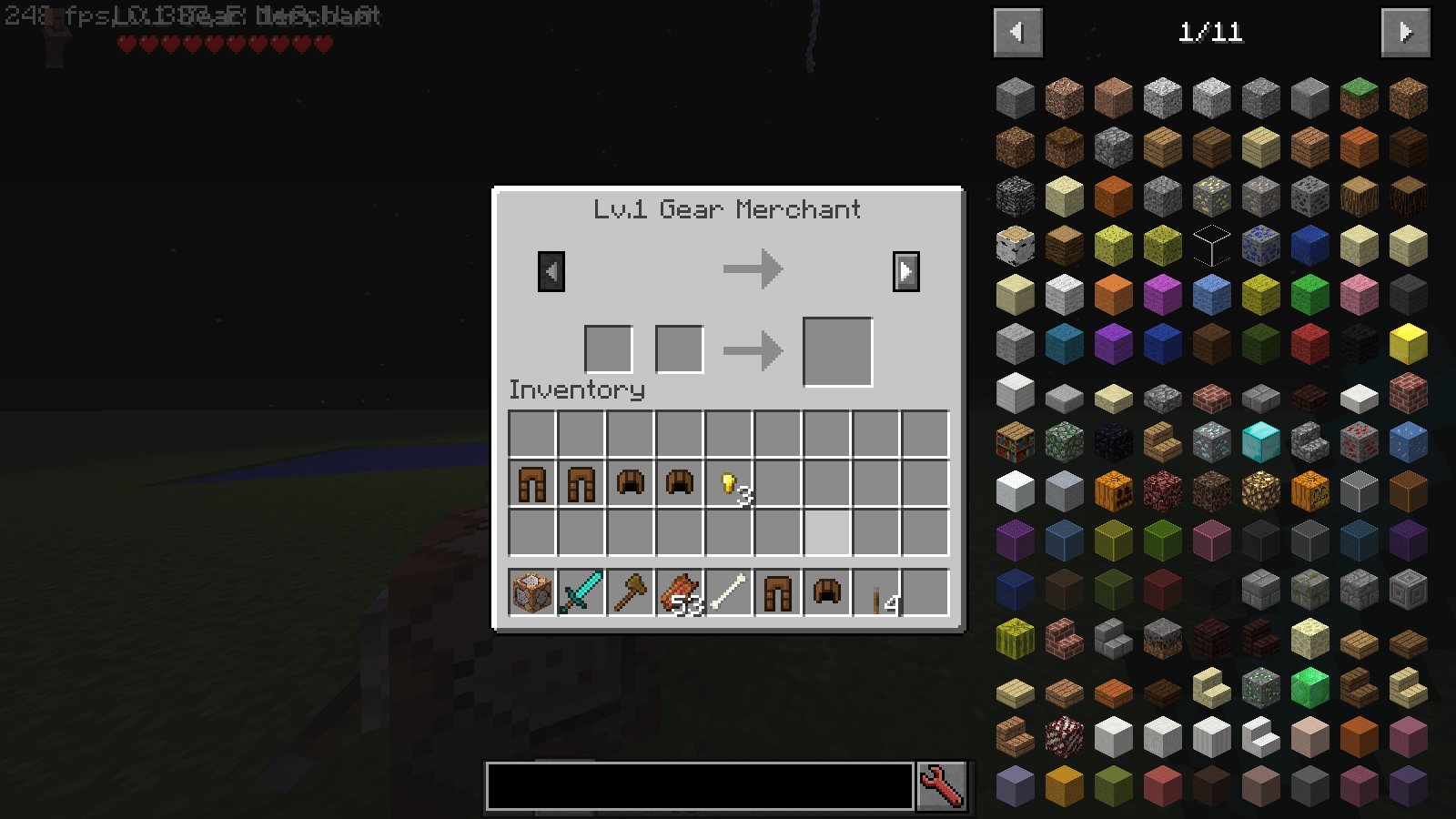This screenshot has width=1456, height=819.
Task: Select the diamond sword in the hotbar
Action: point(581,592)
